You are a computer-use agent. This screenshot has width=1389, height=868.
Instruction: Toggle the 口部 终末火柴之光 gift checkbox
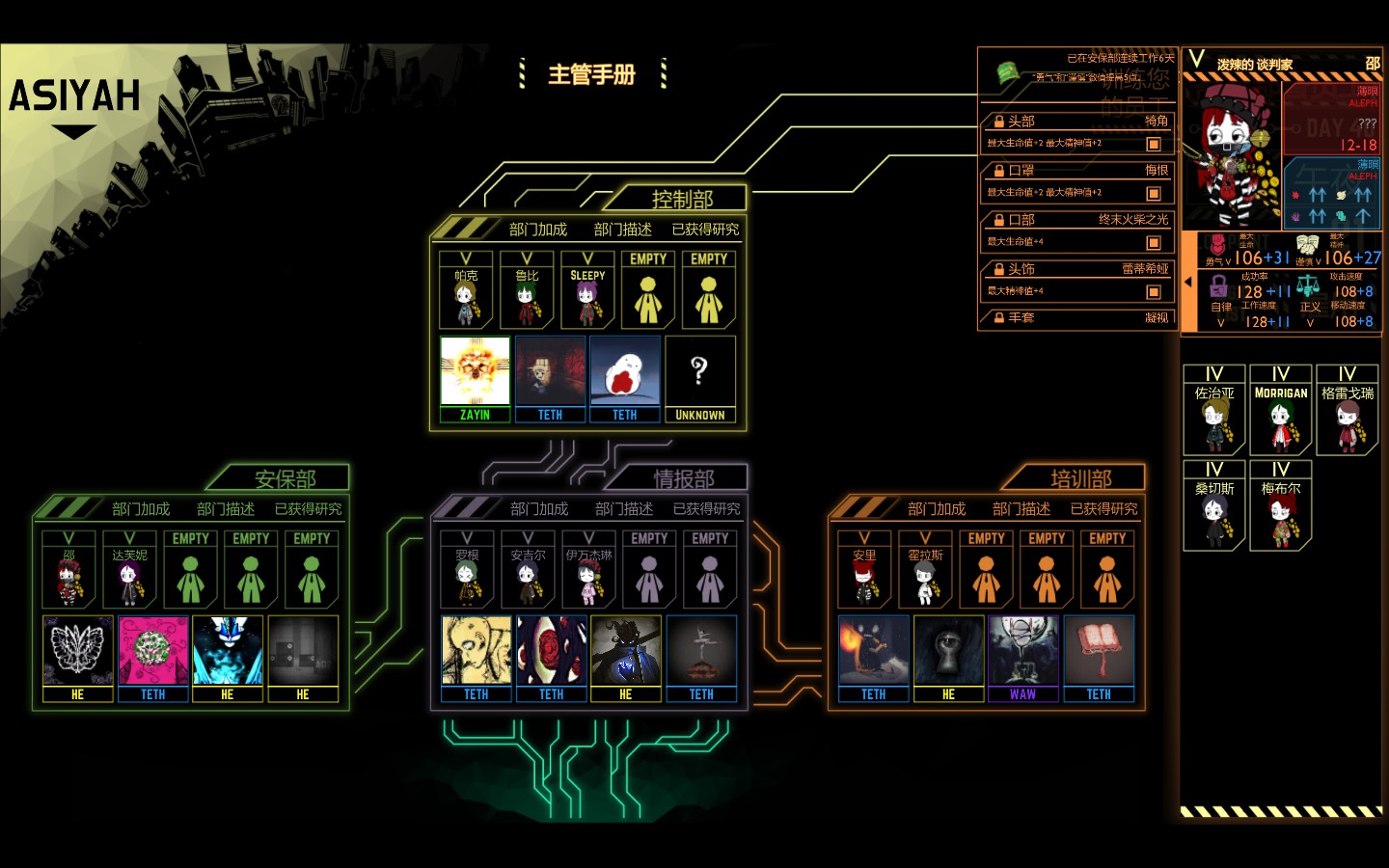click(x=1153, y=243)
